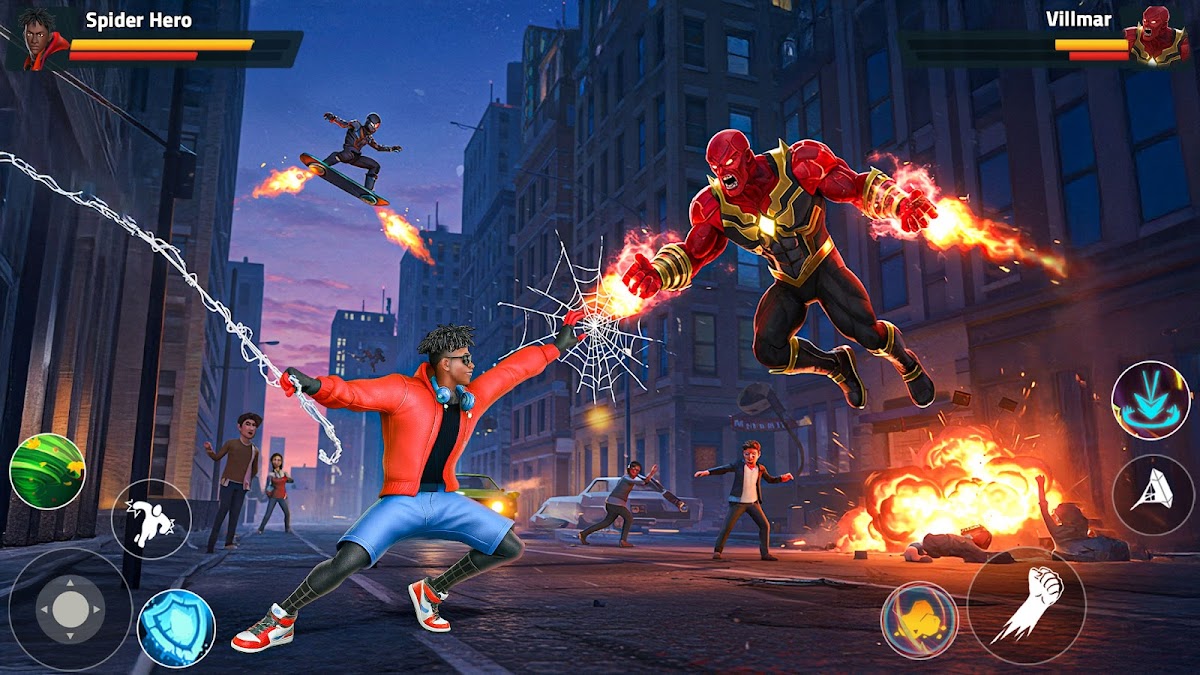Activate the orange rock smash ability
The width and height of the screenshot is (1200, 675).
tap(919, 620)
